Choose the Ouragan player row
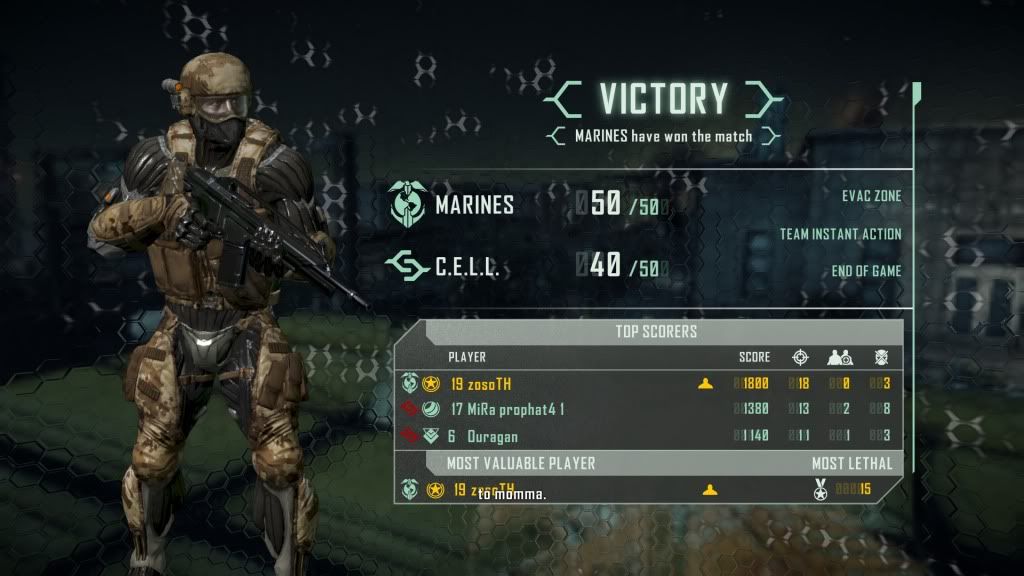The height and width of the screenshot is (576, 1024). pos(648,436)
